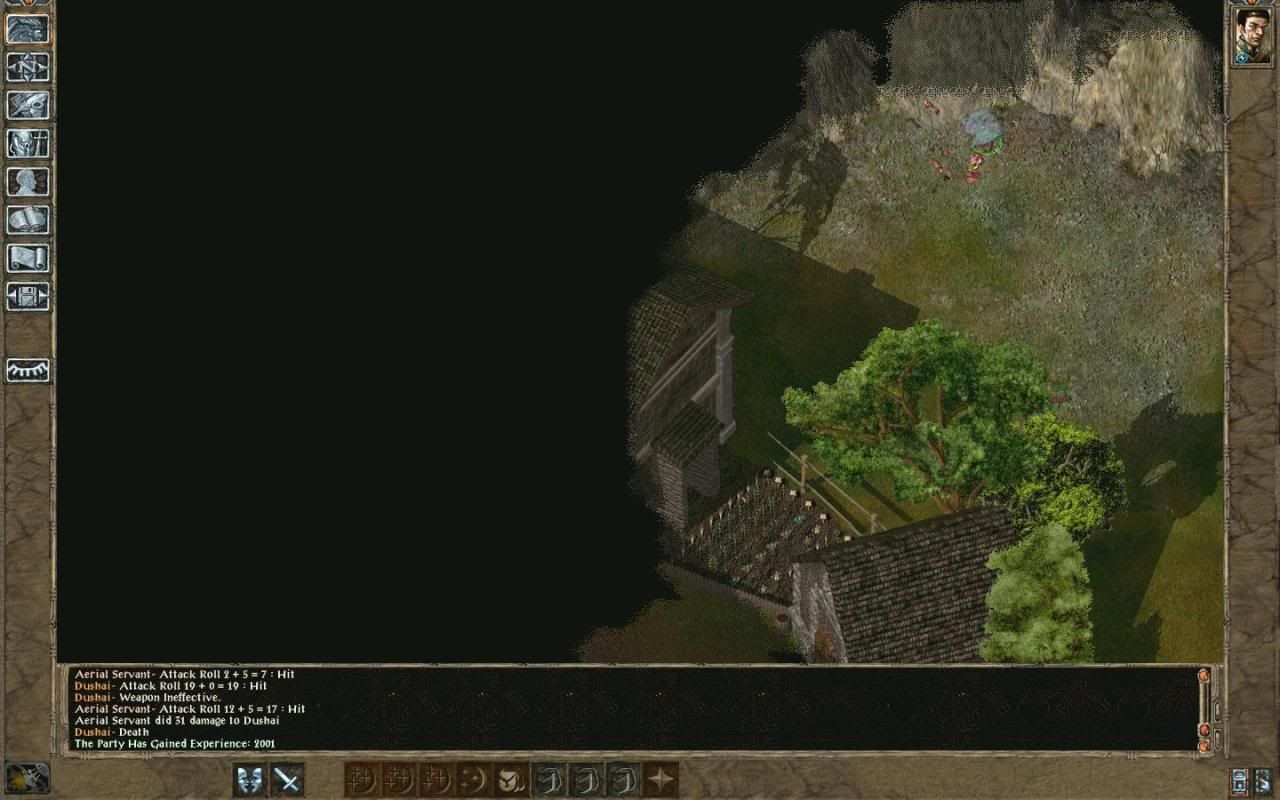The height and width of the screenshot is (800, 1280).
Task: Choose the talk masks action button
Action: (250, 779)
